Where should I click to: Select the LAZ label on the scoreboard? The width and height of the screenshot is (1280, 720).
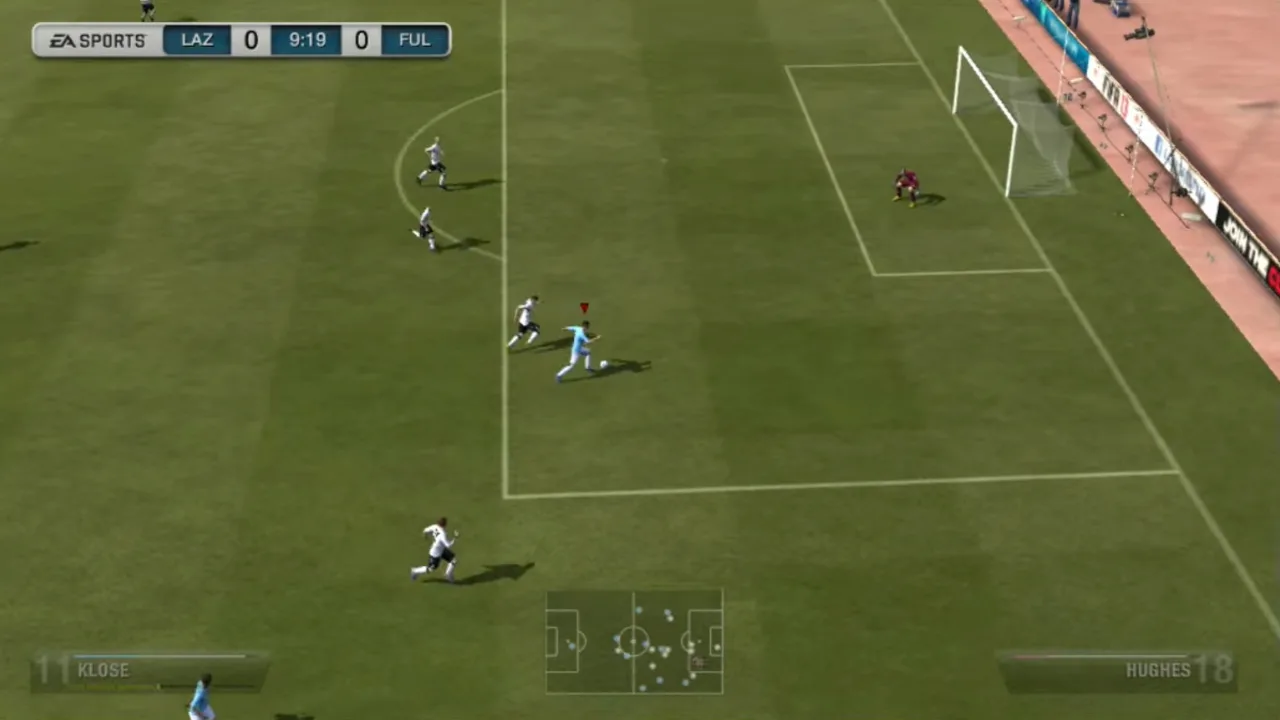pyautogui.click(x=197, y=40)
